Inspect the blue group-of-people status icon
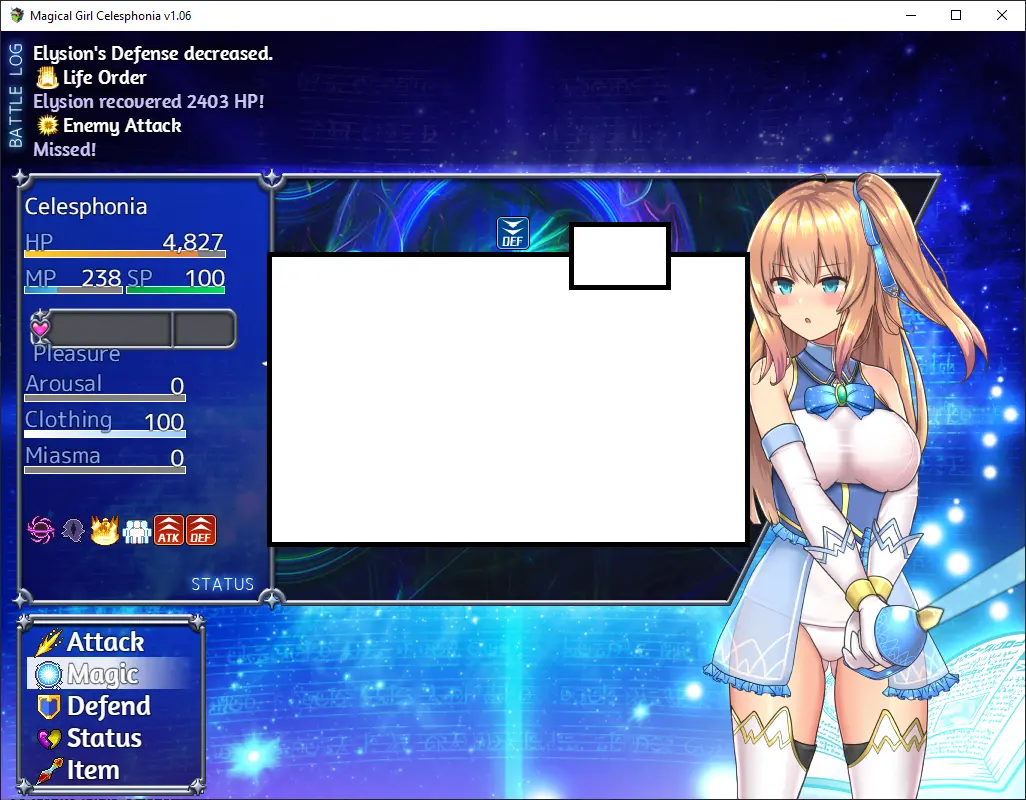Screen dimensions: 1026x800 coord(136,530)
